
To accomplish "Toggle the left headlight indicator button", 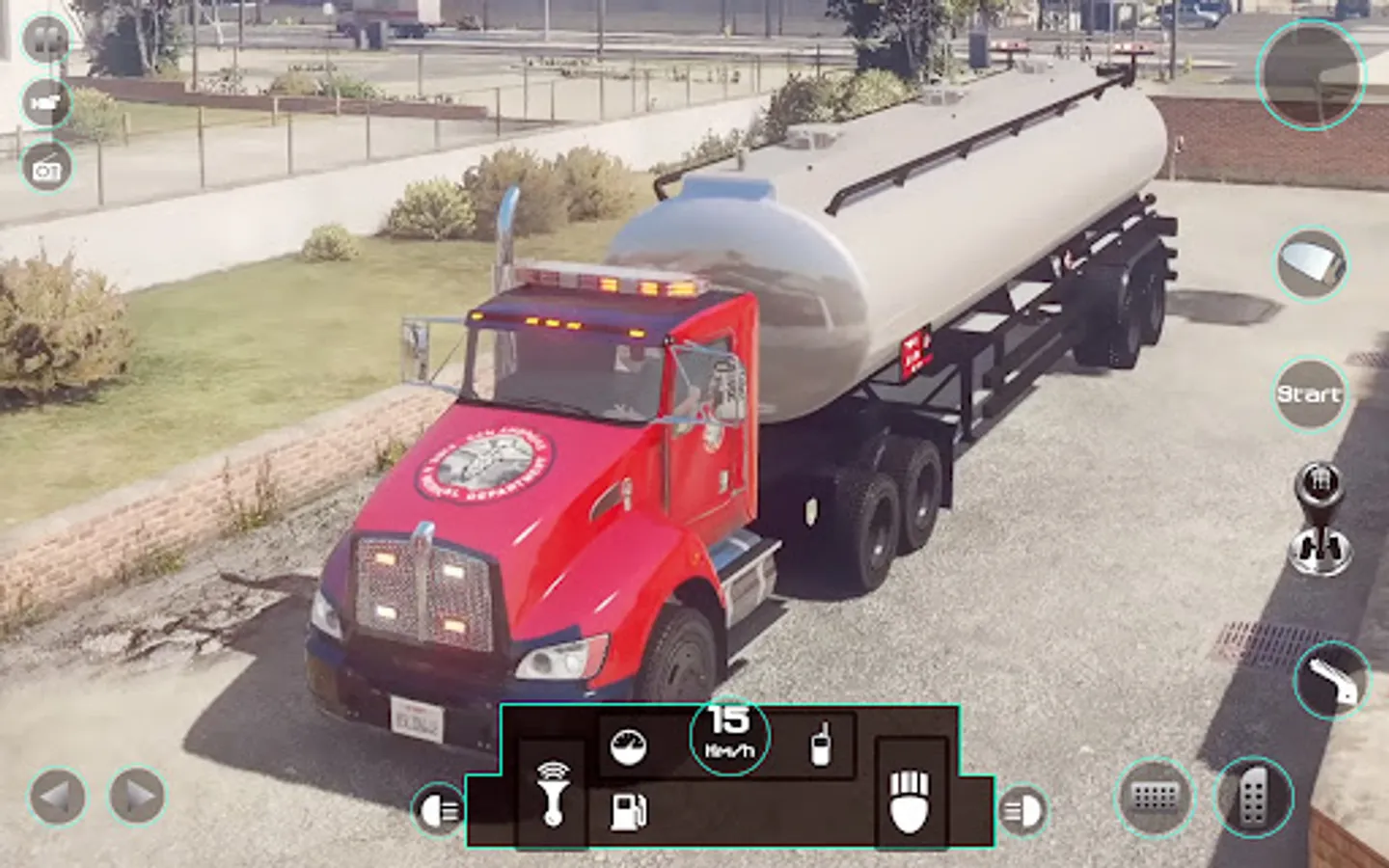I will 439,810.
